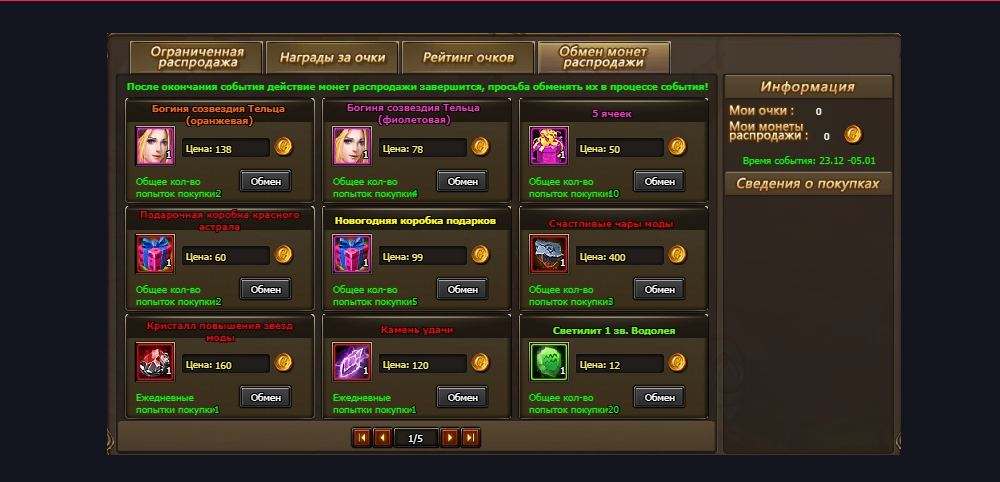Show the Рейтинг очков tab

click(468, 57)
